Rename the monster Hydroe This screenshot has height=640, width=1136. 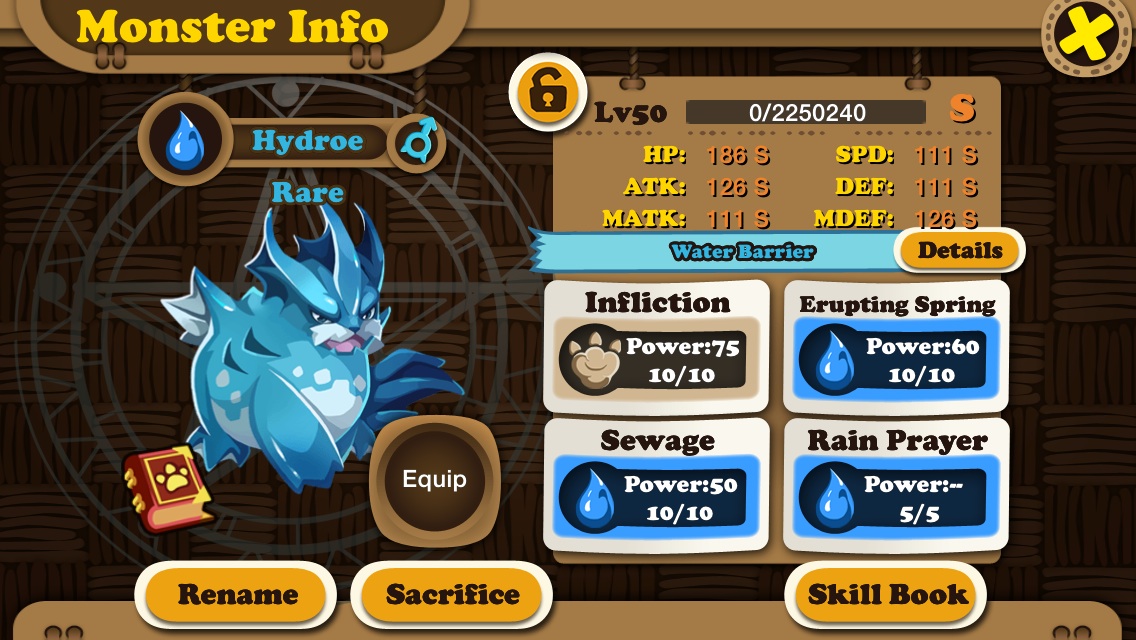[237, 595]
